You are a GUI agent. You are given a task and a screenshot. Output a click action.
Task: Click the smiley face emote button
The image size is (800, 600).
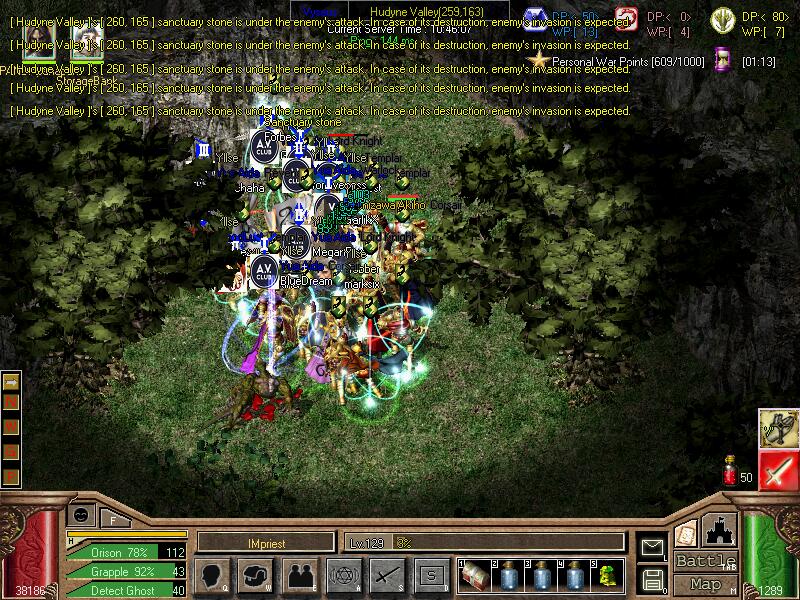81,514
